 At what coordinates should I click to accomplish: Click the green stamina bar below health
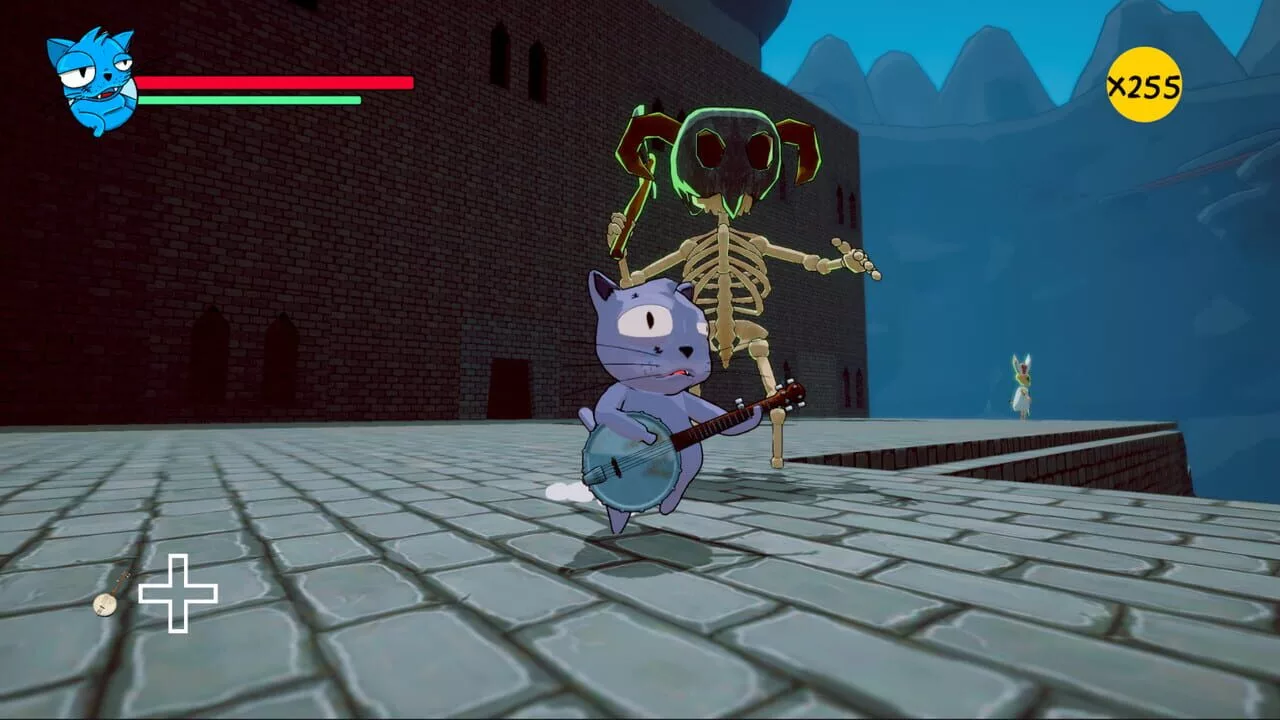[250, 101]
